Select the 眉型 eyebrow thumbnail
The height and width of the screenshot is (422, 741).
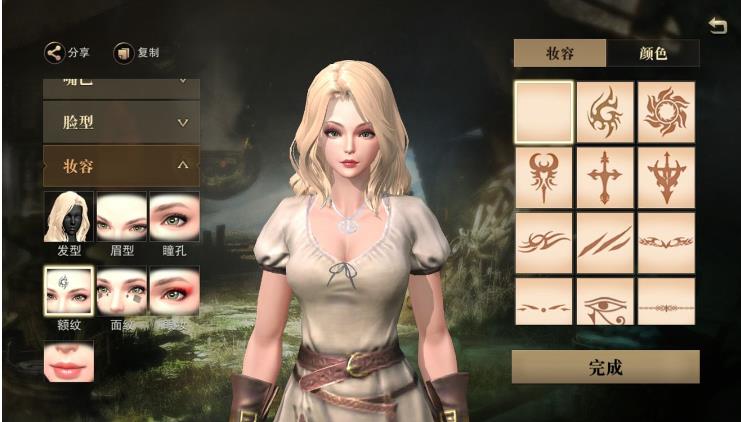click(x=121, y=217)
